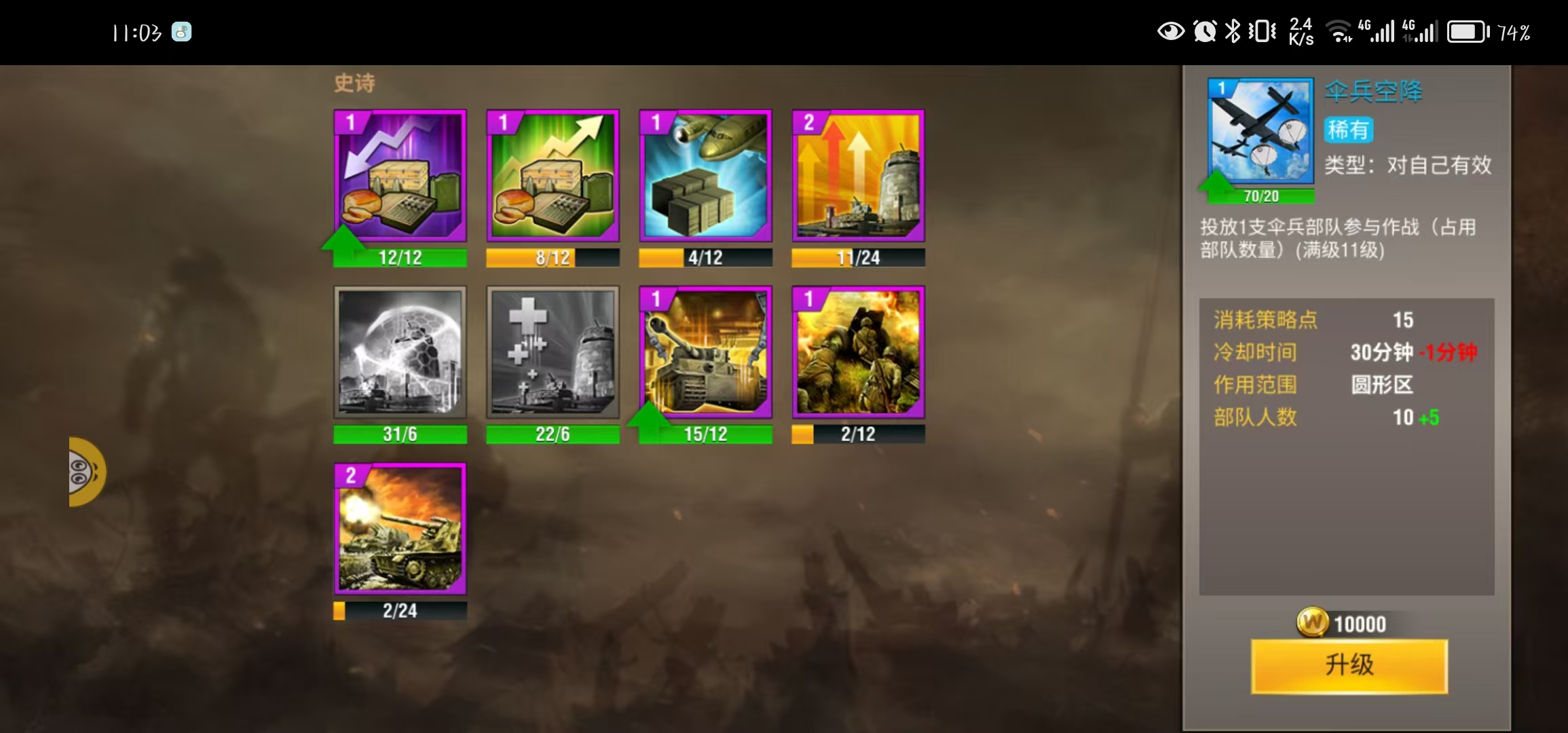Select the Tiger tank factory card
This screenshot has width=1568, height=733.
[x=705, y=352]
